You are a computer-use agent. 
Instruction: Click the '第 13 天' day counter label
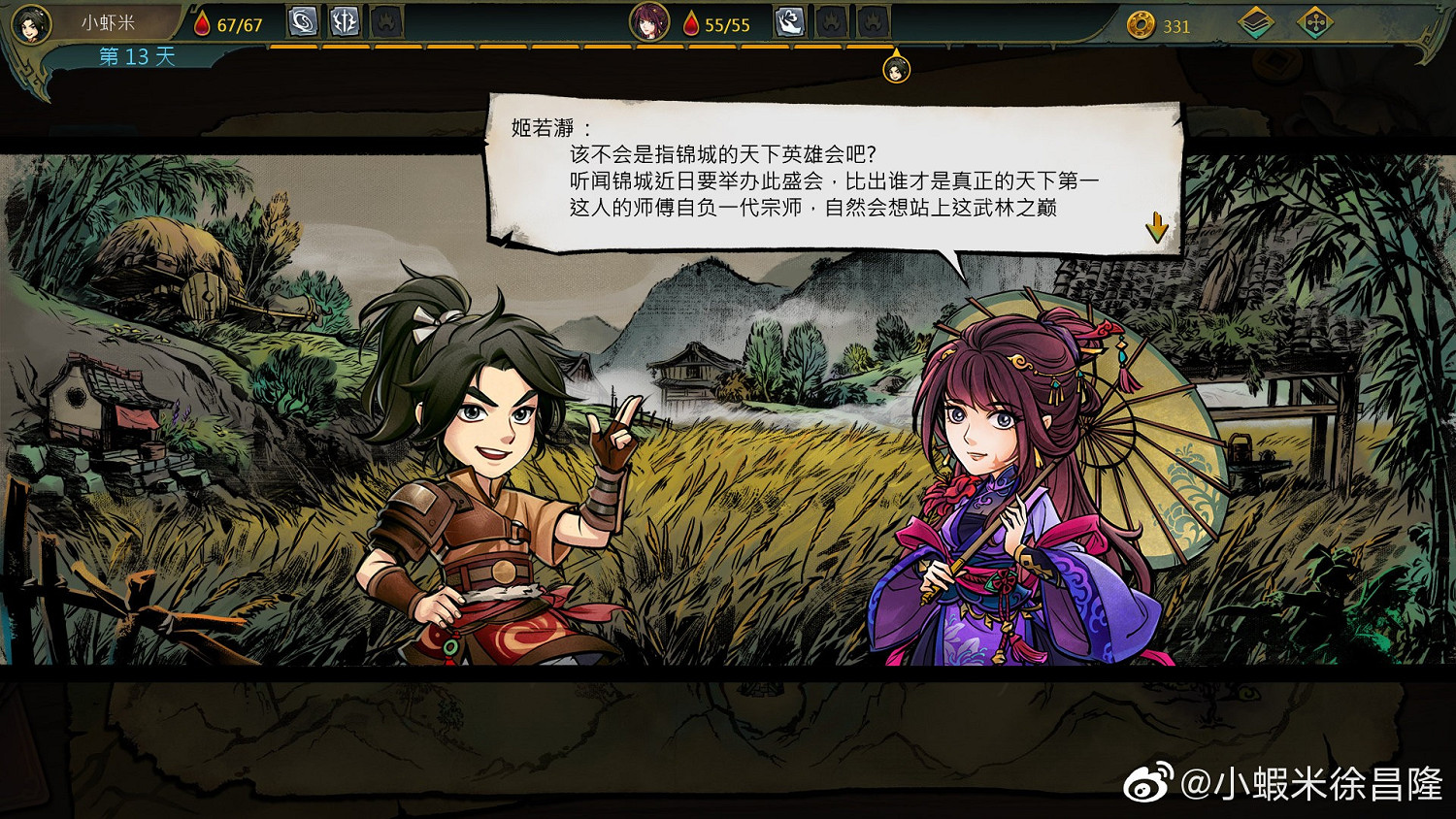(134, 58)
